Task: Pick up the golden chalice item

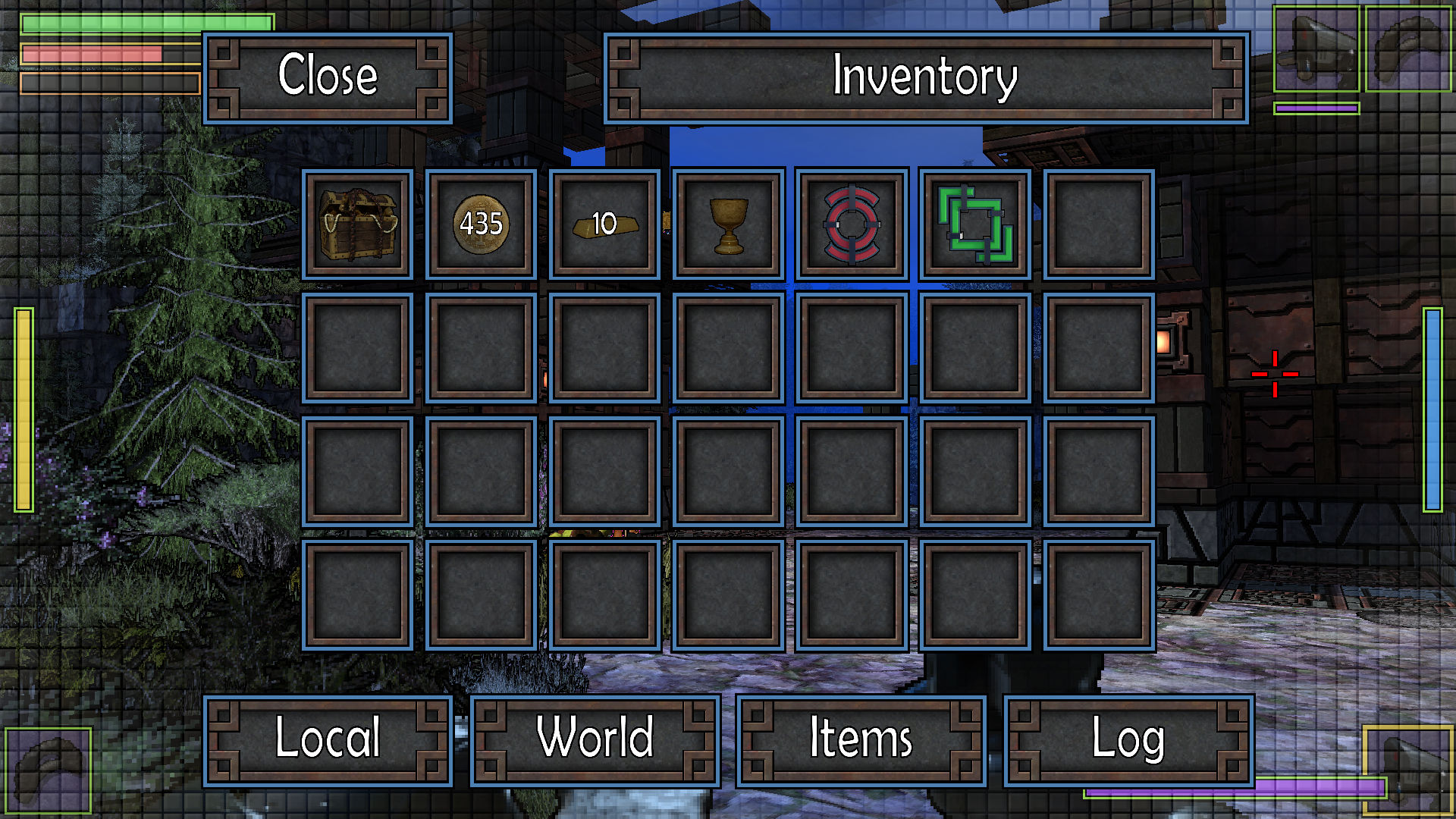Action: click(727, 225)
